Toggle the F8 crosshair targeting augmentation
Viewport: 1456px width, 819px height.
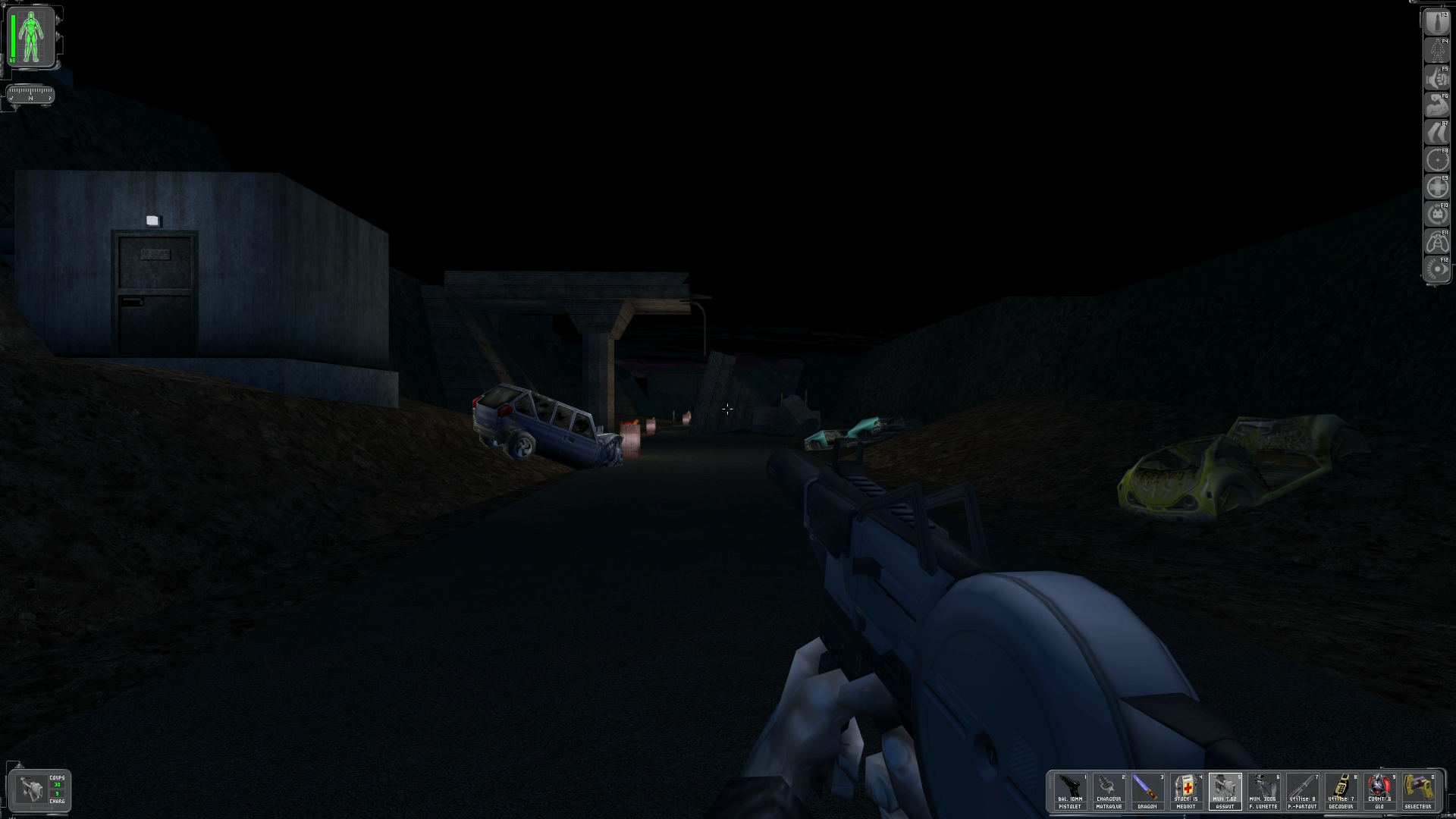pos(1436,160)
